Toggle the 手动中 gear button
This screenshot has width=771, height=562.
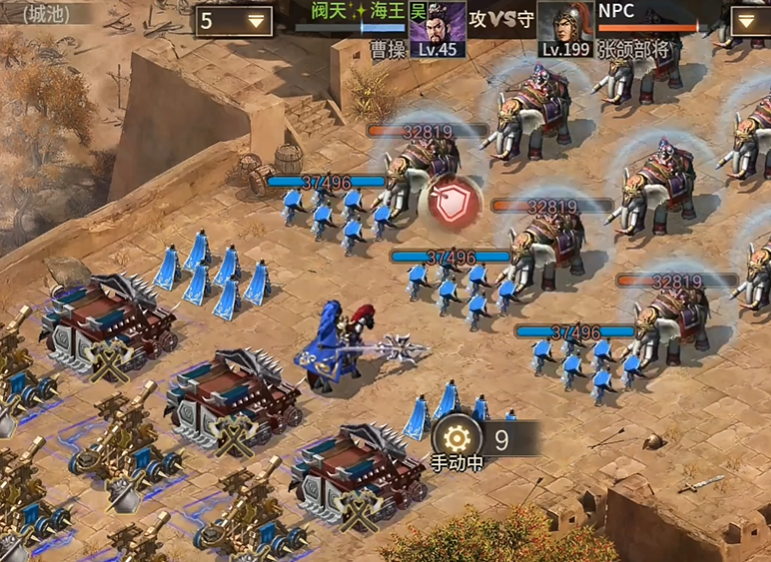tap(456, 438)
